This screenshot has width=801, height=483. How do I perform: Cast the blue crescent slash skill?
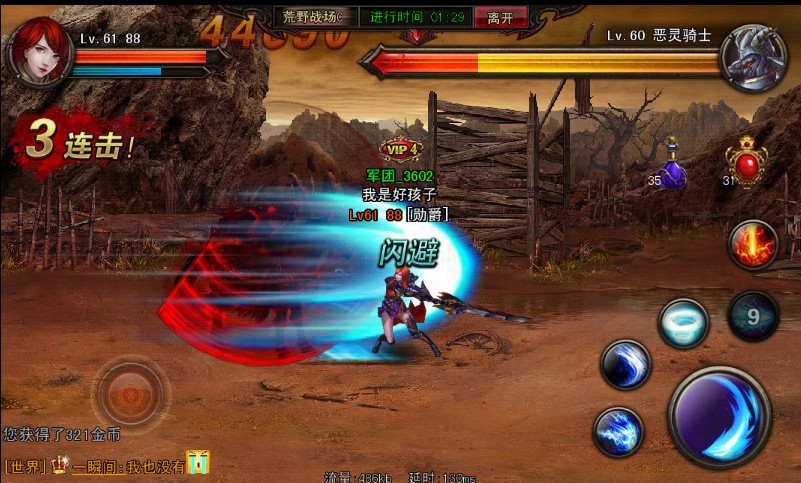[x=626, y=364]
